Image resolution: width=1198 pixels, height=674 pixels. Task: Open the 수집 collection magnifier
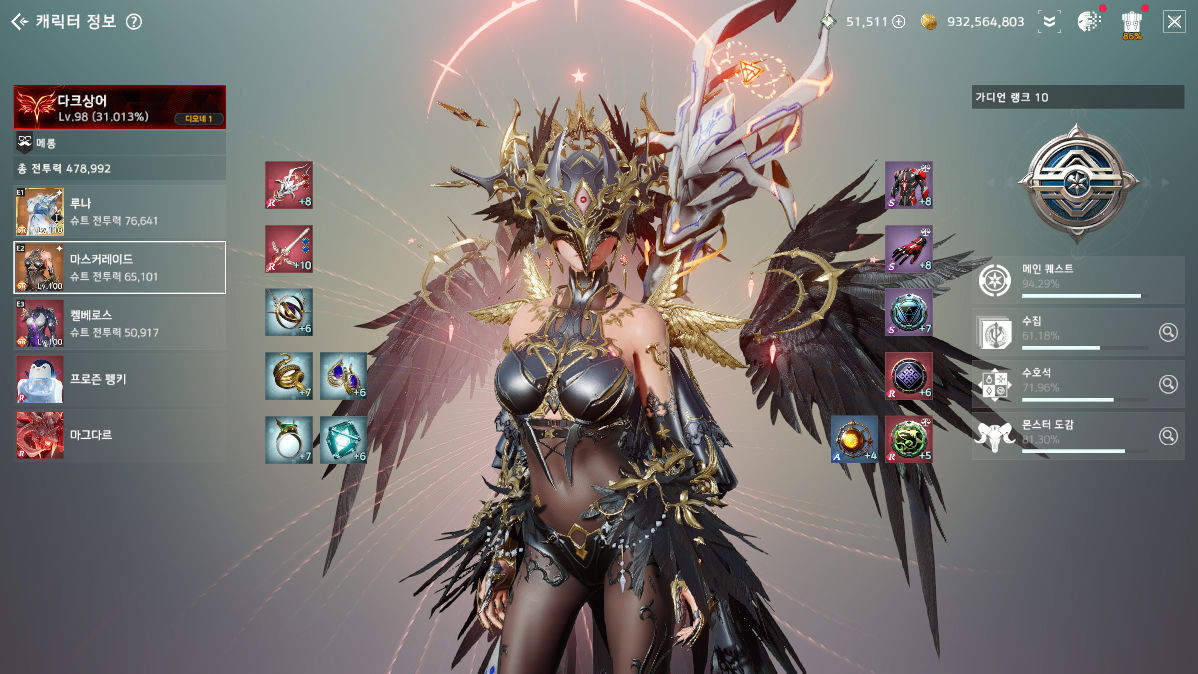coord(1168,332)
